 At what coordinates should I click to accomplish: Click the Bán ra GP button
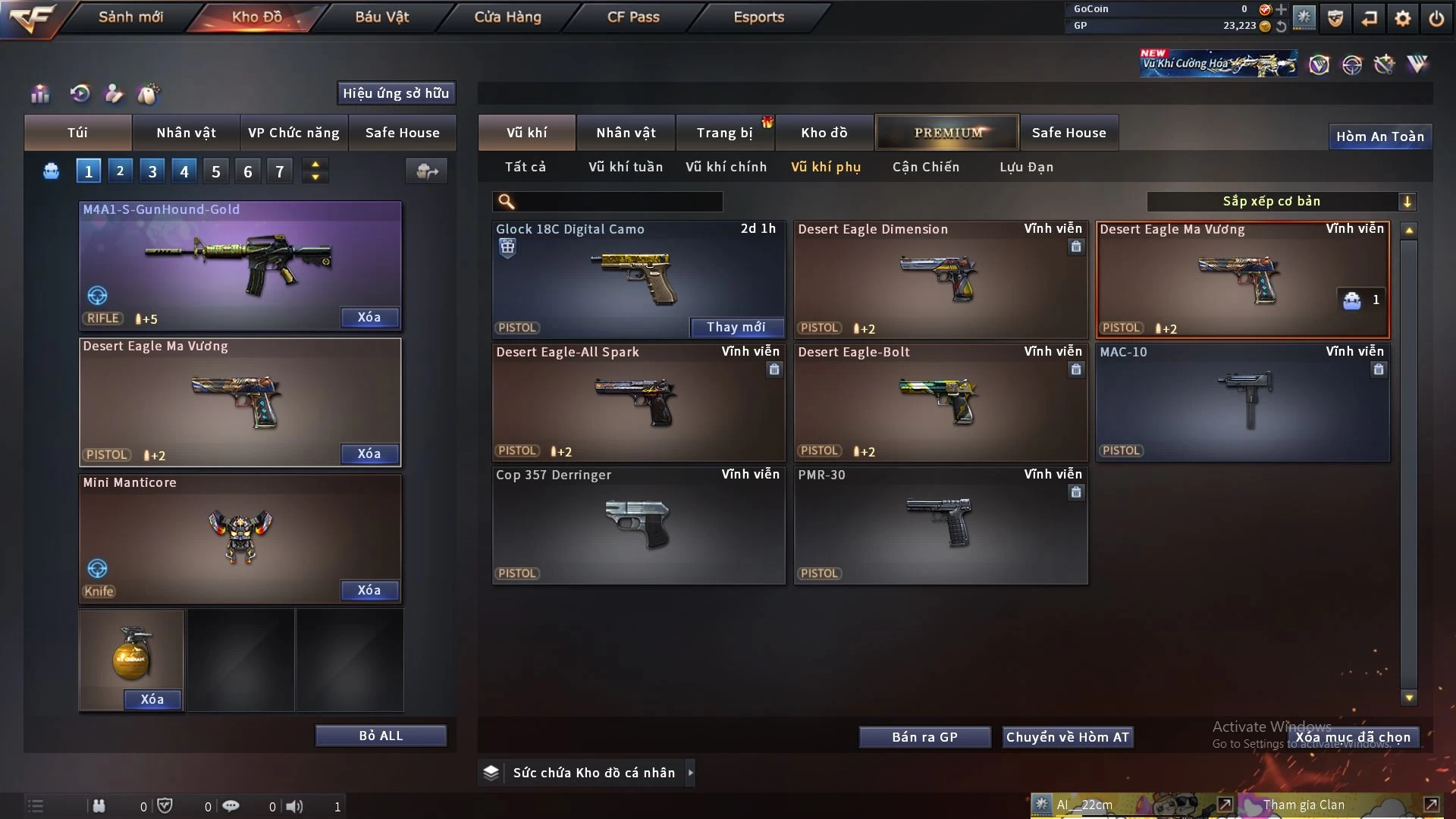tap(924, 737)
